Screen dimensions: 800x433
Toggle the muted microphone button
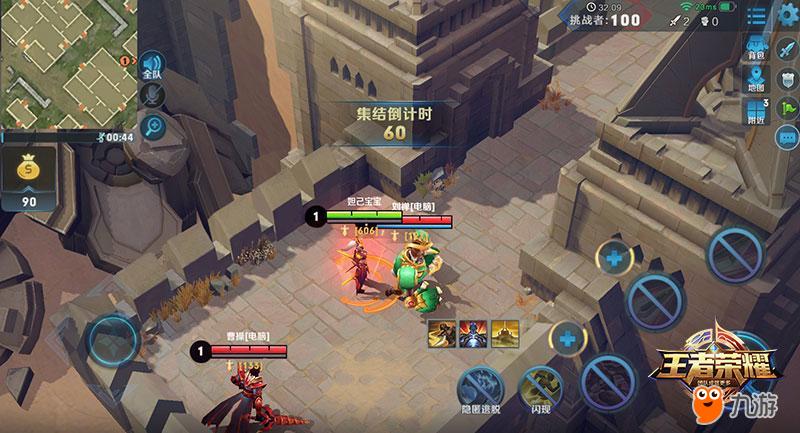153,96
